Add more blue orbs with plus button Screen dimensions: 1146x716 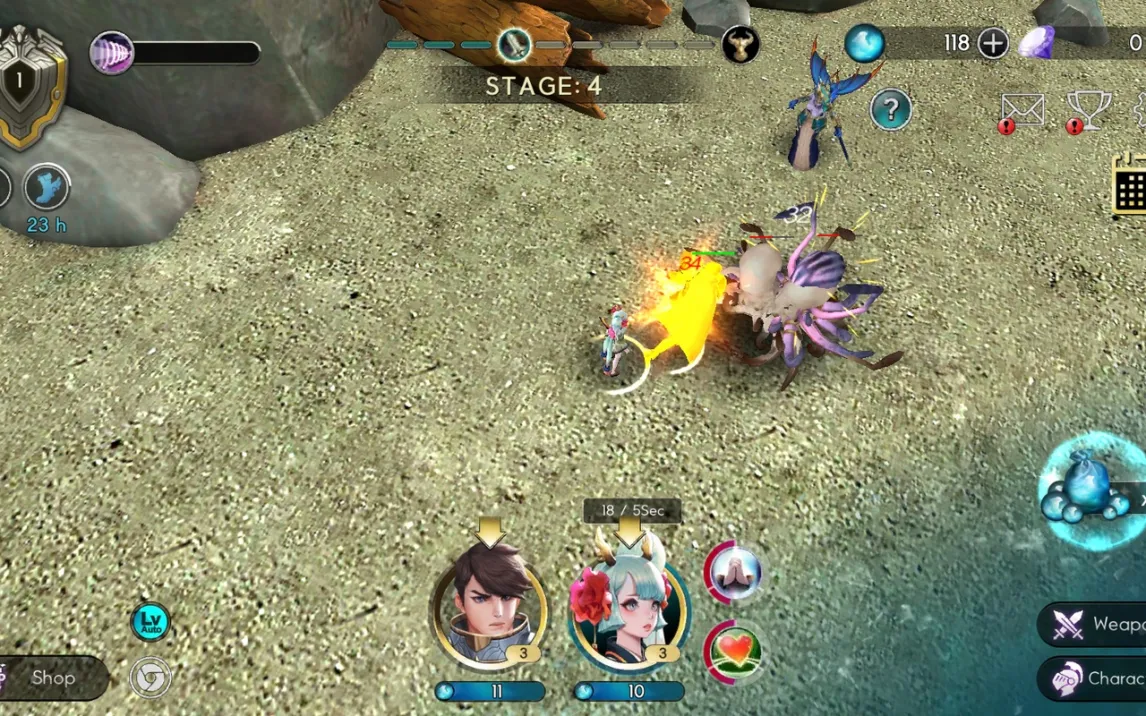point(992,43)
